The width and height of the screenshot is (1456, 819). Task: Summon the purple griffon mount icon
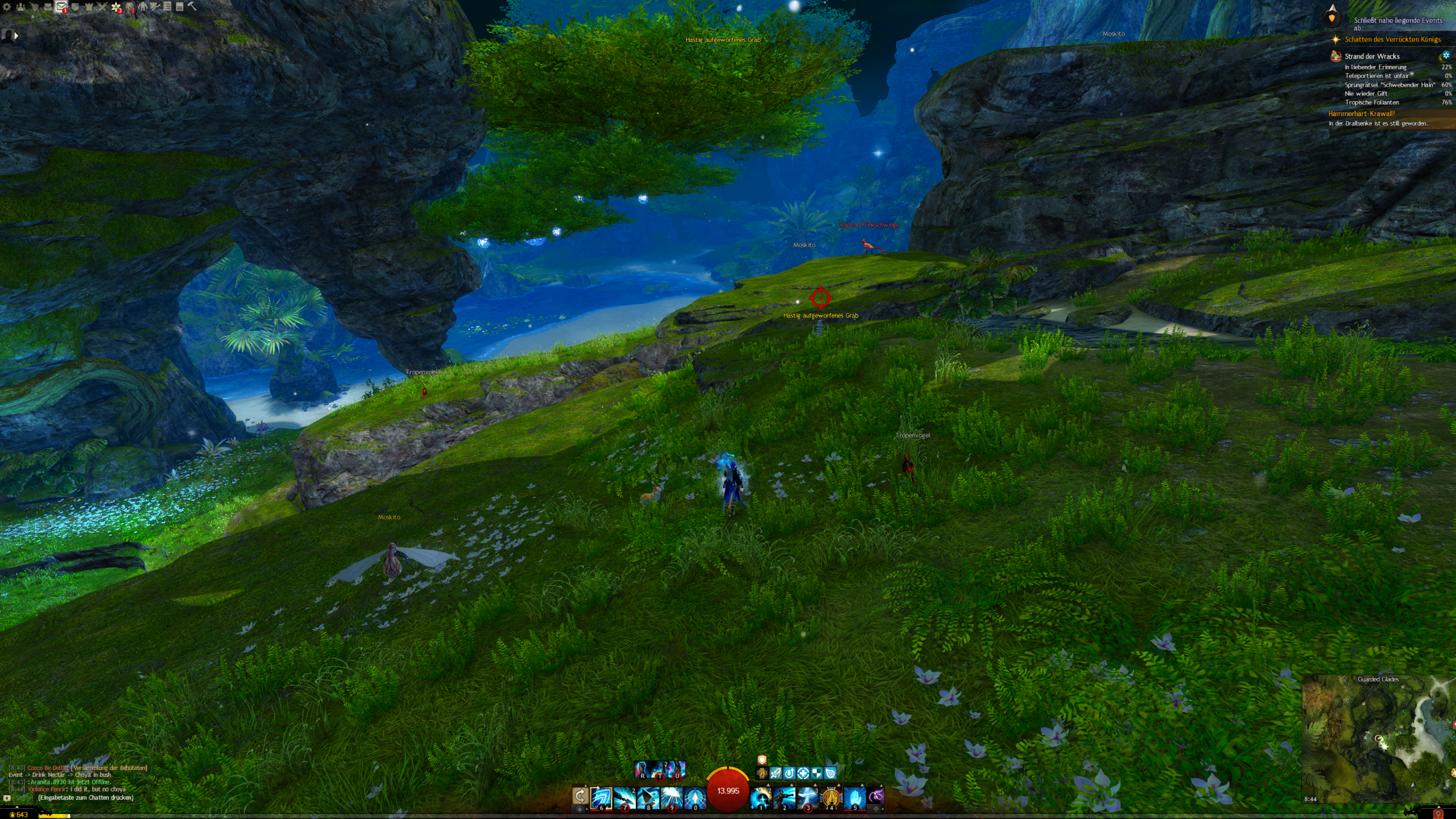pyautogui.click(x=876, y=796)
